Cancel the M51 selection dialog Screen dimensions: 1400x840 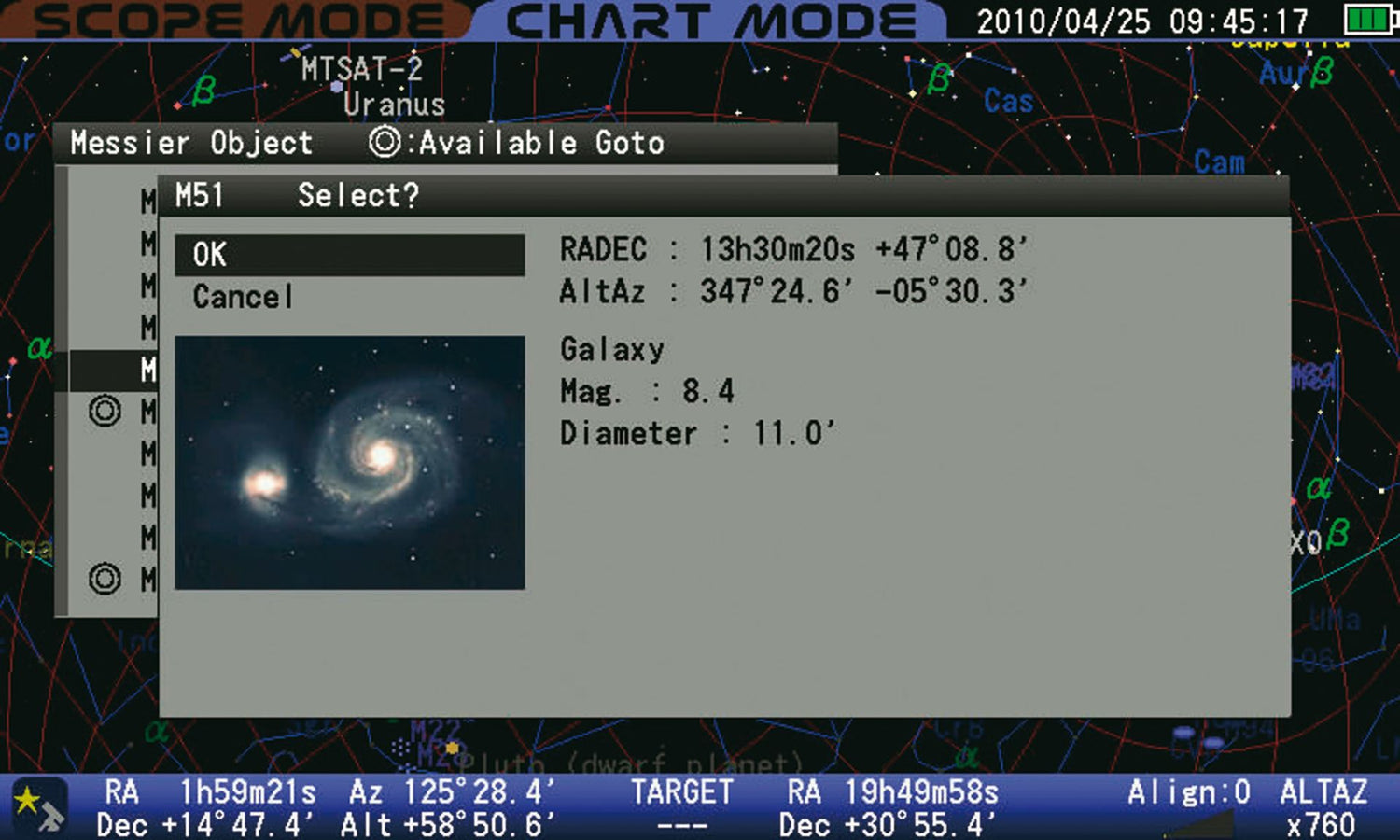tap(241, 296)
